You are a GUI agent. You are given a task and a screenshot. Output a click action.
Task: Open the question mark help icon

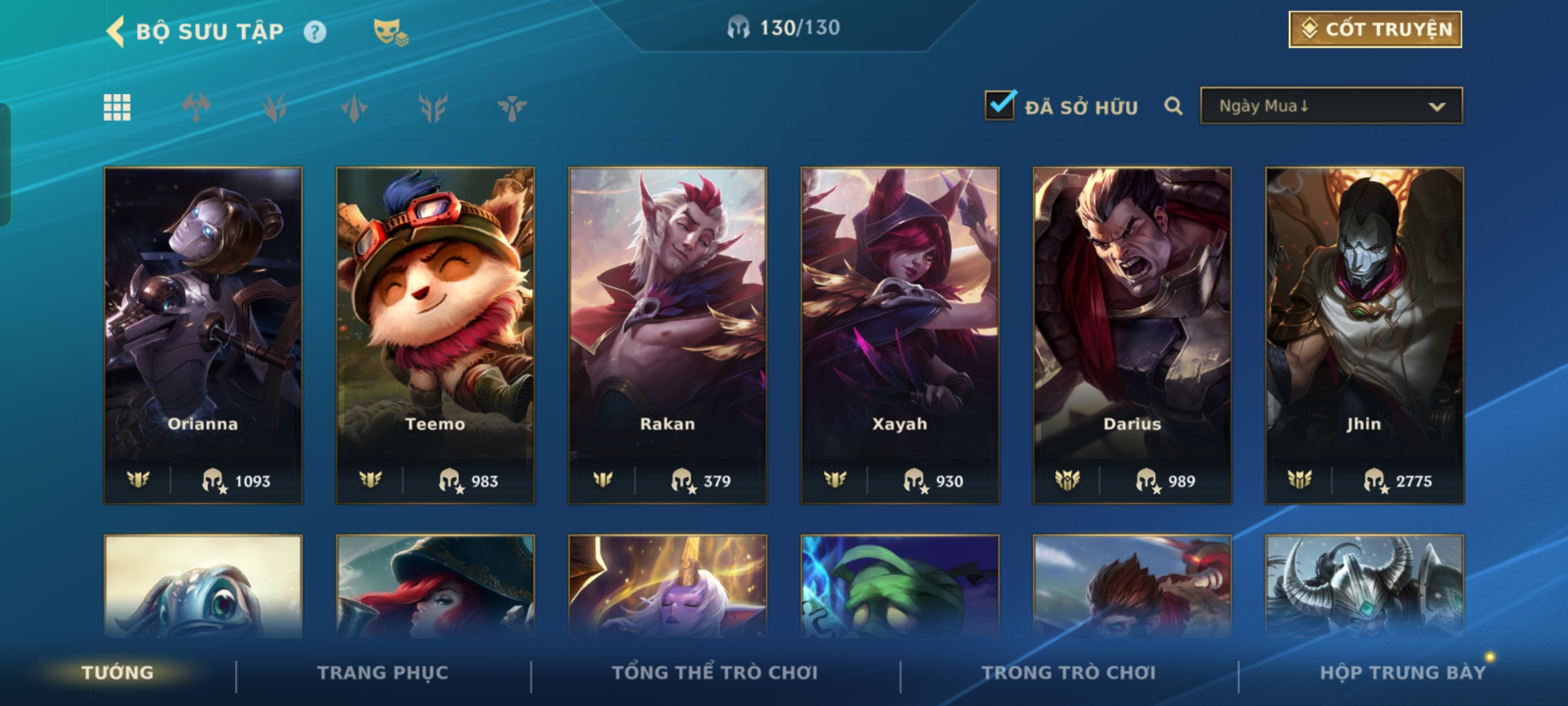click(315, 32)
